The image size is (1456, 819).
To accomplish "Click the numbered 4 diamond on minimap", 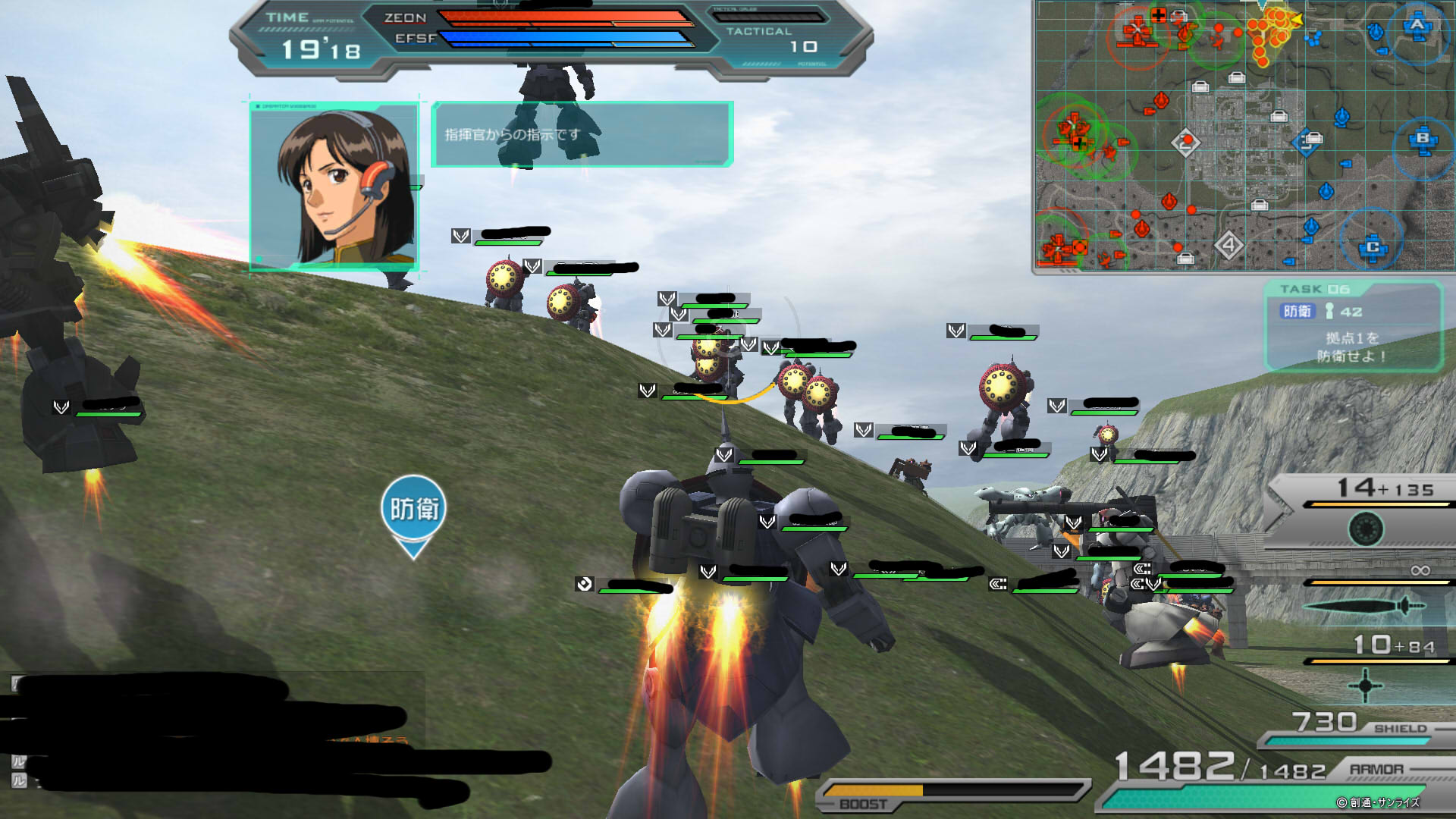I will tap(1228, 245).
